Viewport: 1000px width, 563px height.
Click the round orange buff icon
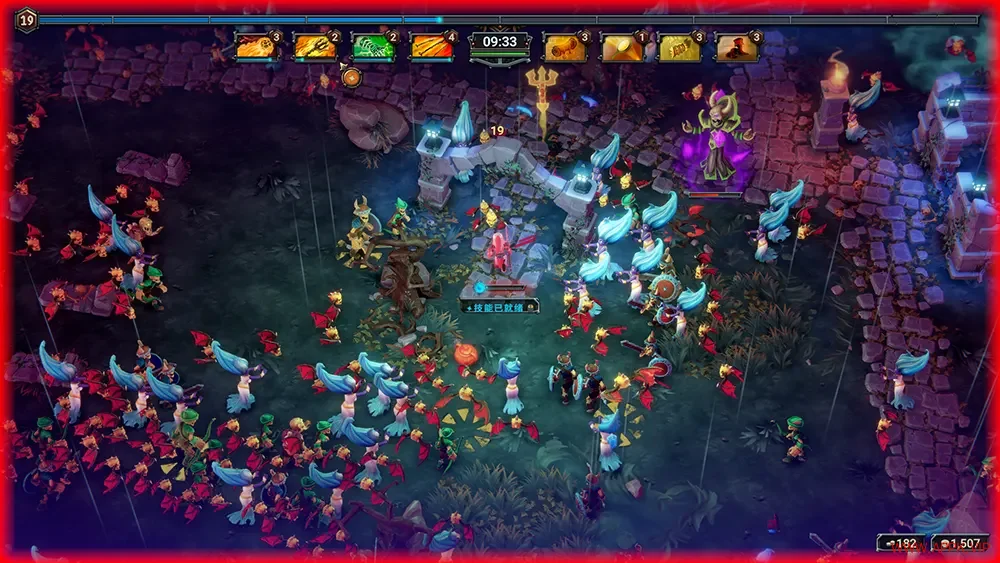[351, 77]
